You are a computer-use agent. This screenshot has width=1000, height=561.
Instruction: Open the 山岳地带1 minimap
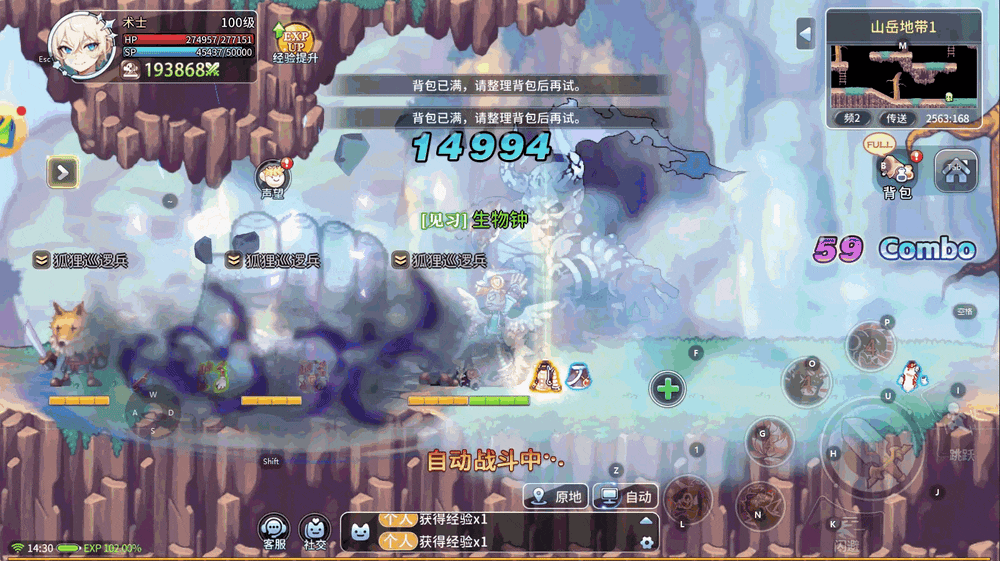903,73
